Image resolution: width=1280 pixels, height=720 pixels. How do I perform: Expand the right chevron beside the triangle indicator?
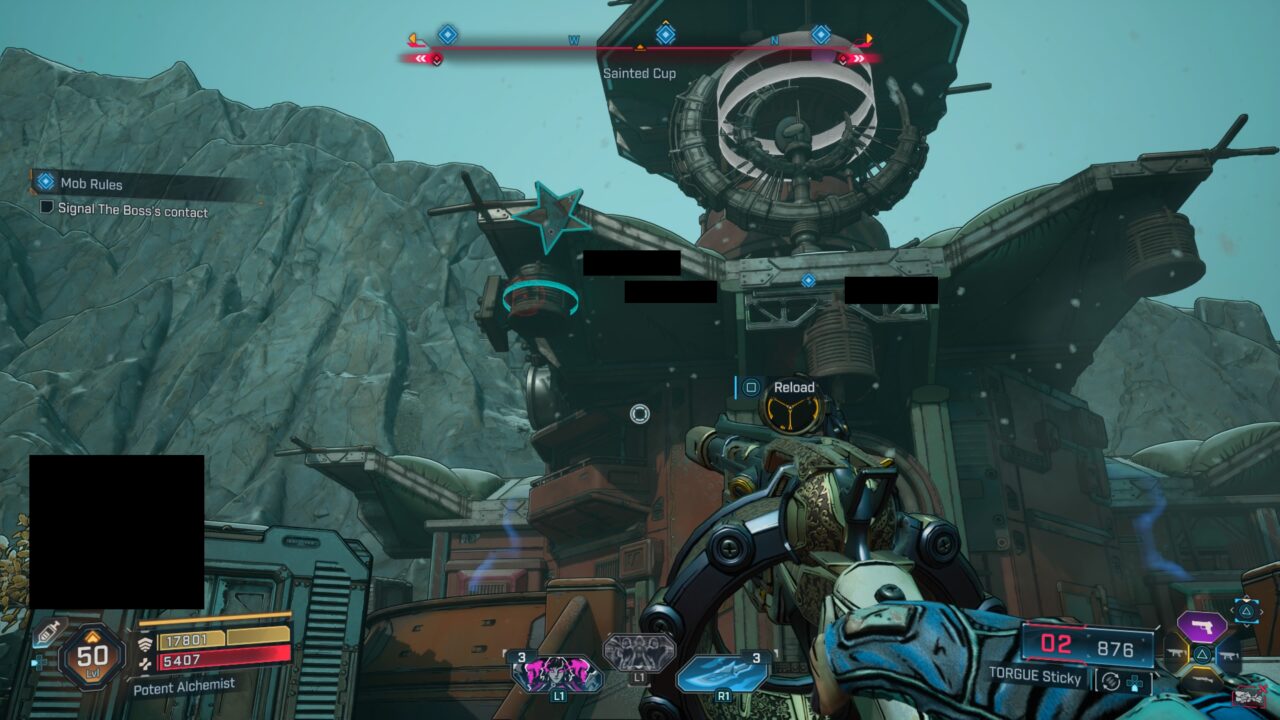click(1261, 610)
